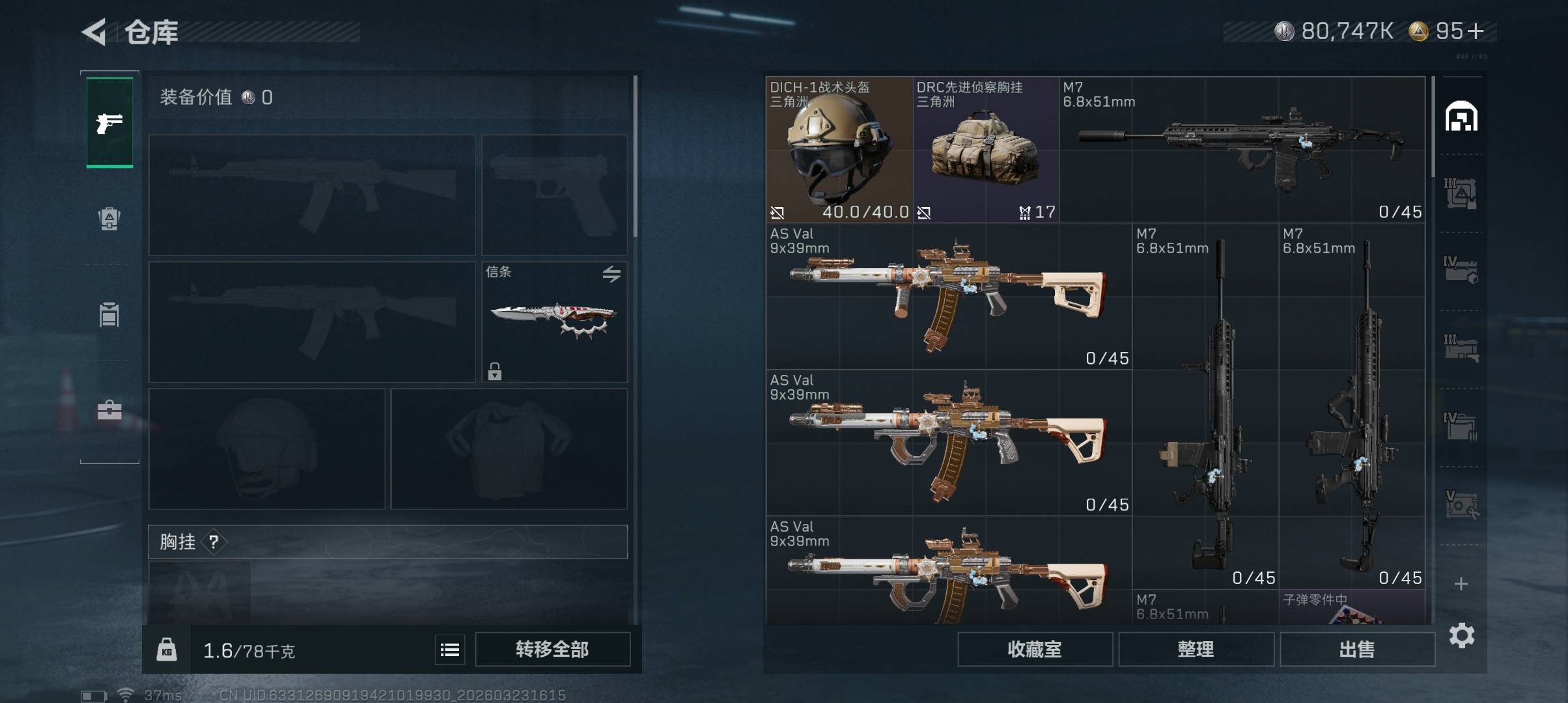Open the 胸挂 help question mark
The height and width of the screenshot is (703, 1568).
click(214, 542)
